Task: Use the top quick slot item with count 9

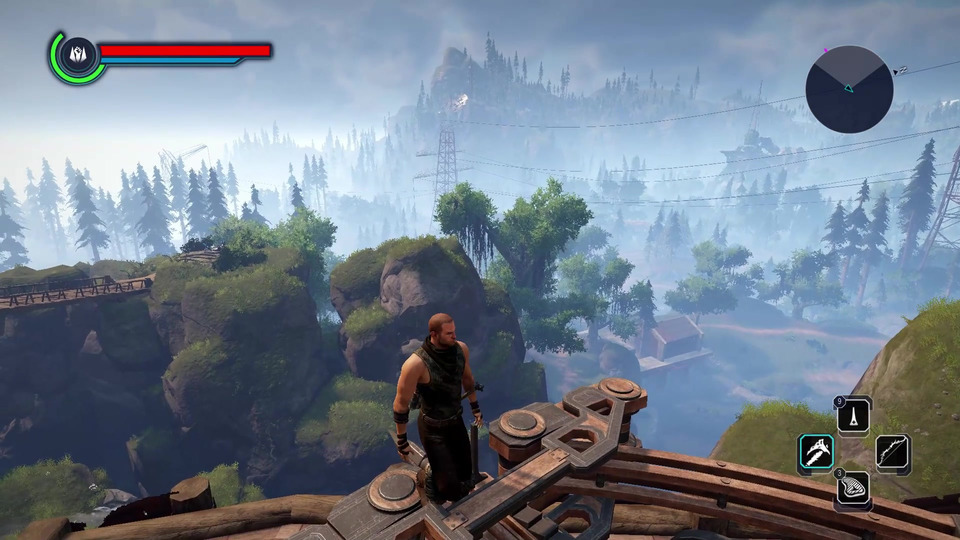Action: (854, 416)
